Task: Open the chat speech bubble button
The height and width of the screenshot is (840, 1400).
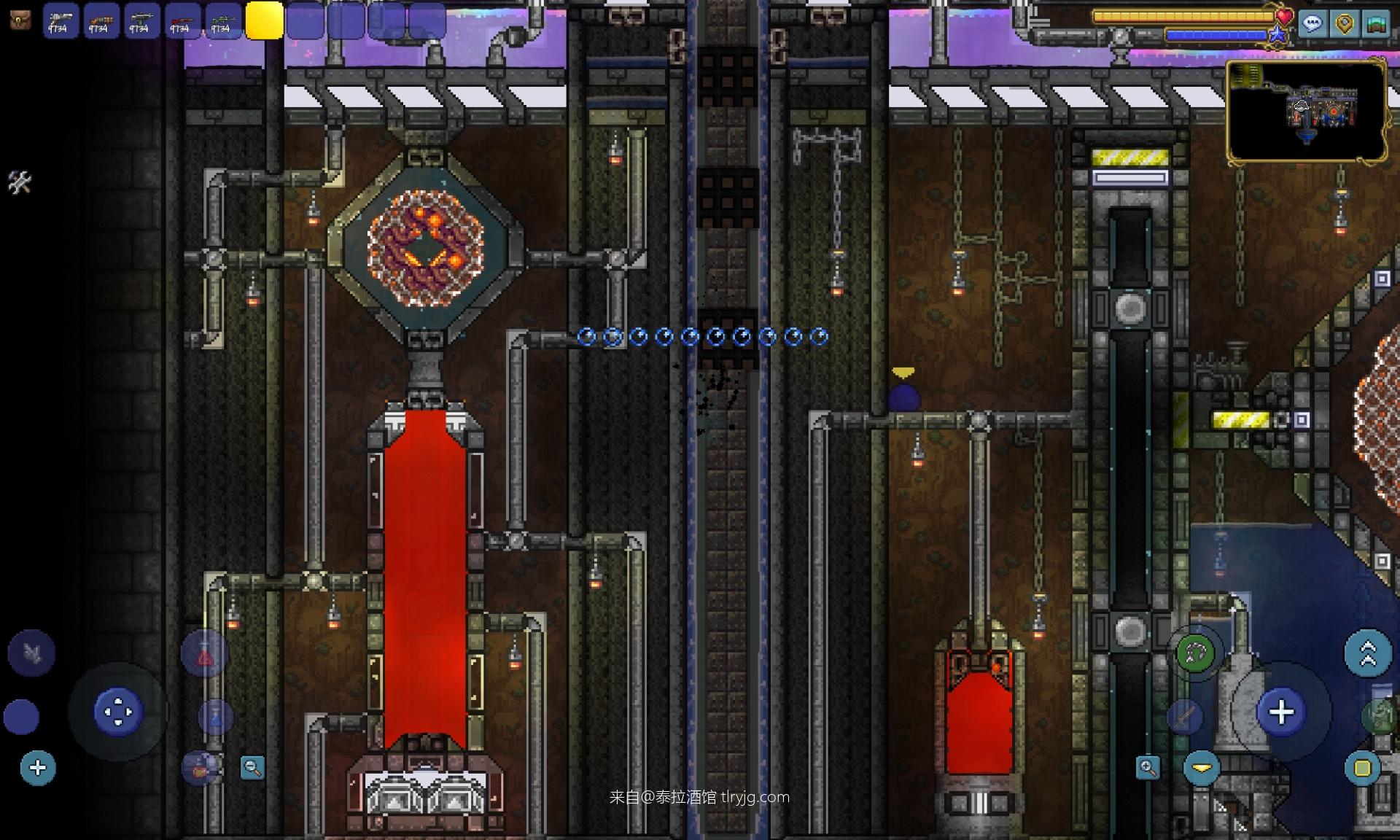Action: click(x=1312, y=23)
